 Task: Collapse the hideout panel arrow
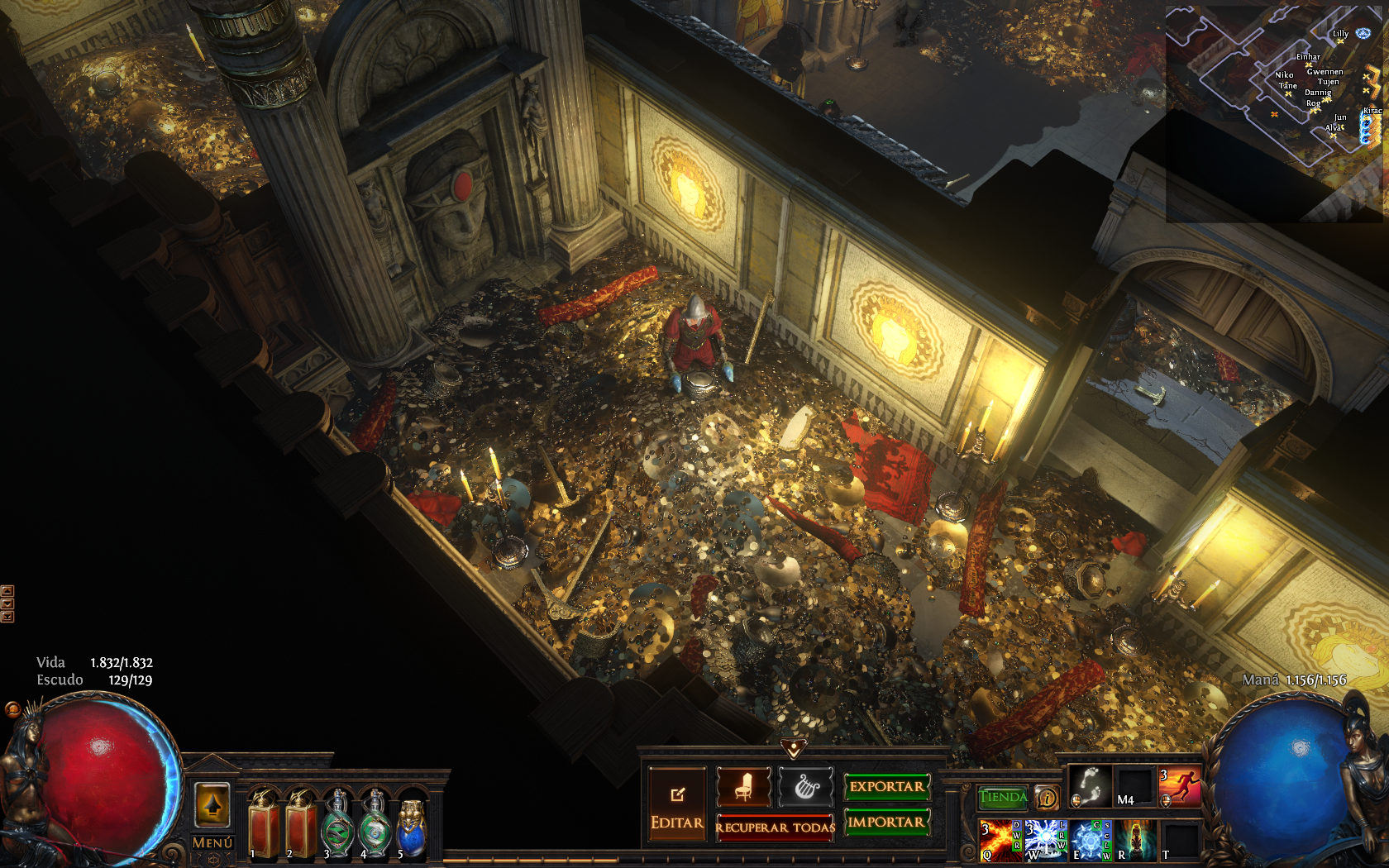point(794,748)
